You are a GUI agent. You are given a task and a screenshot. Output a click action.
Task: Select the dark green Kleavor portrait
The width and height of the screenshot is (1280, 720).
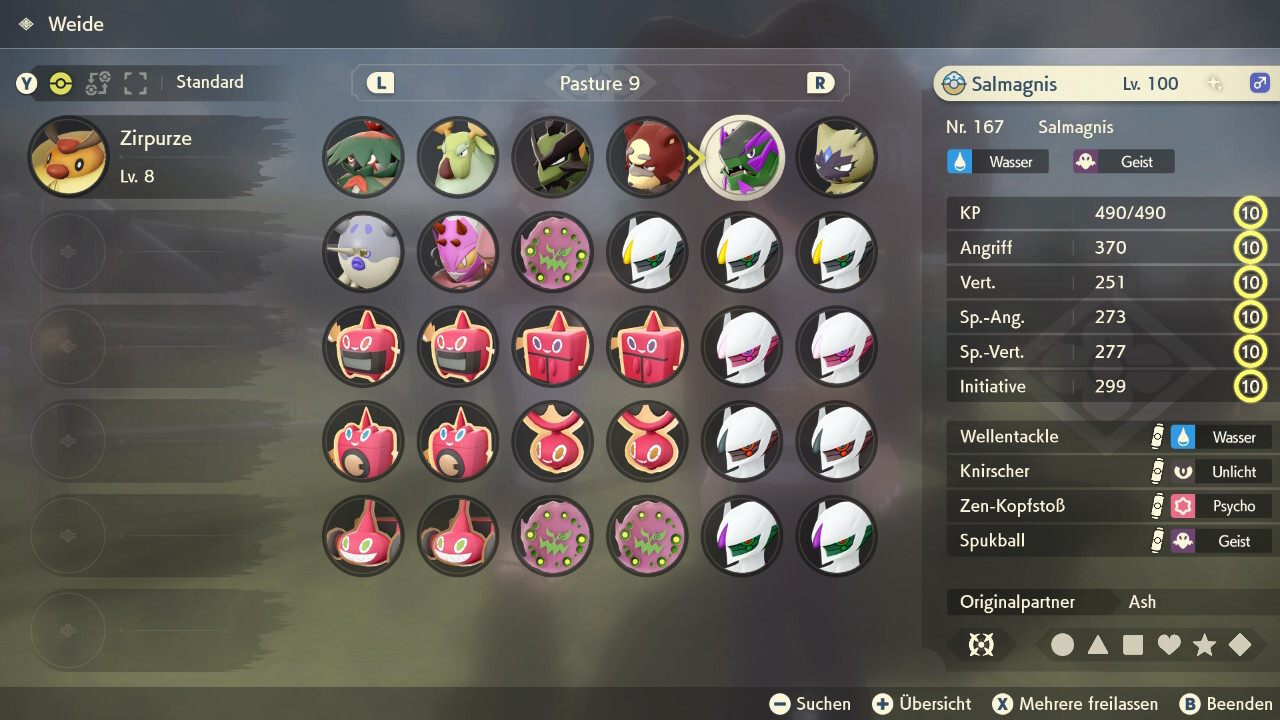coord(552,158)
